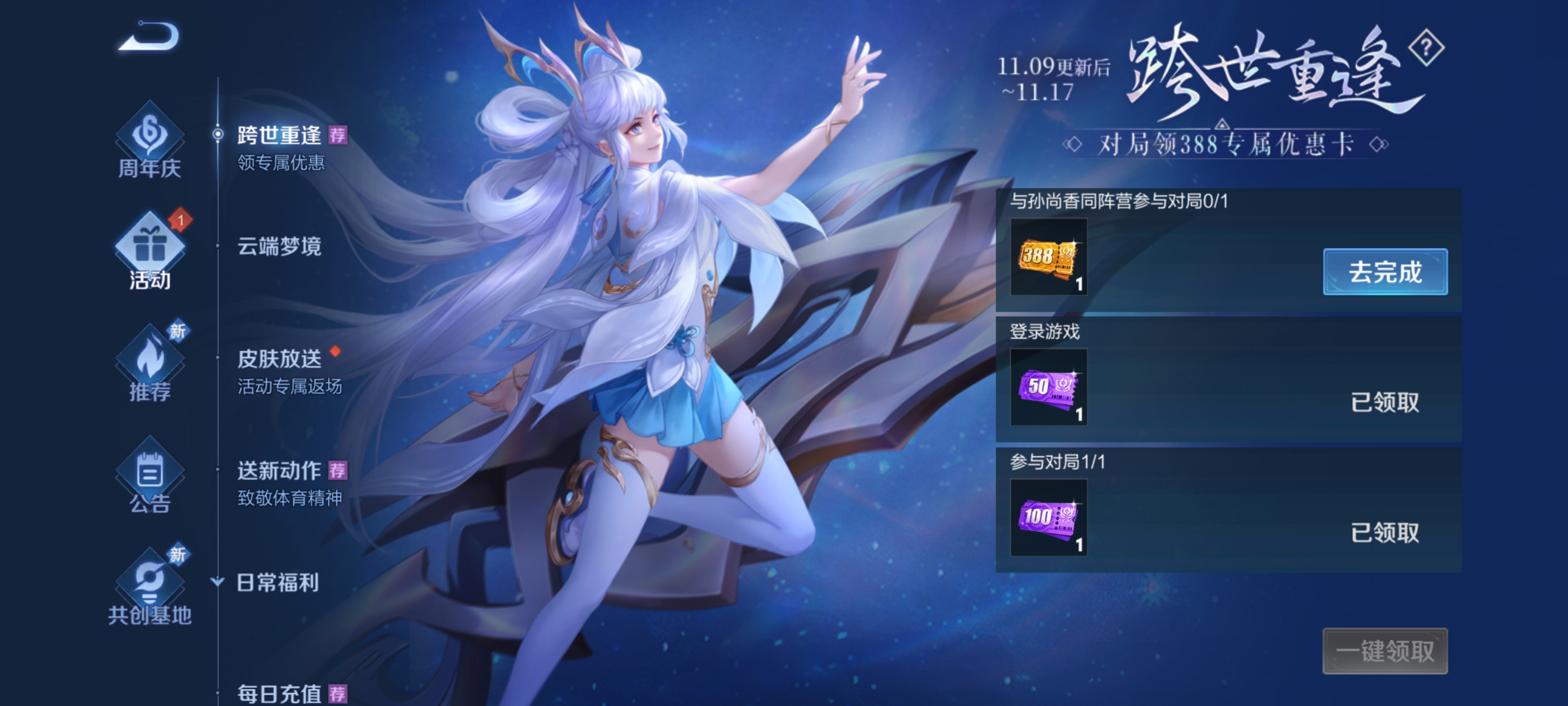Click the 去完成 button
The image size is (1568, 706).
pyautogui.click(x=1385, y=272)
